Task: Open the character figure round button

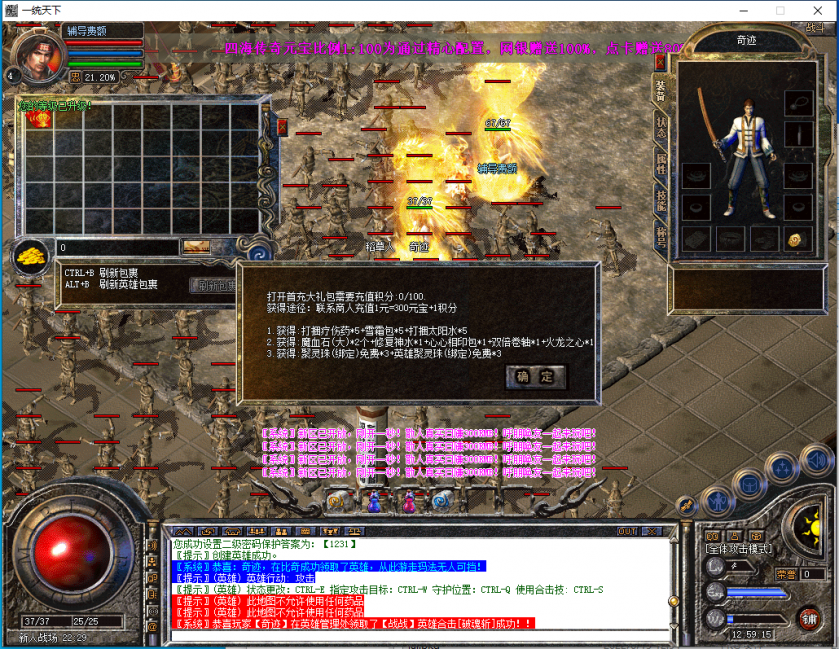Action: pos(715,499)
